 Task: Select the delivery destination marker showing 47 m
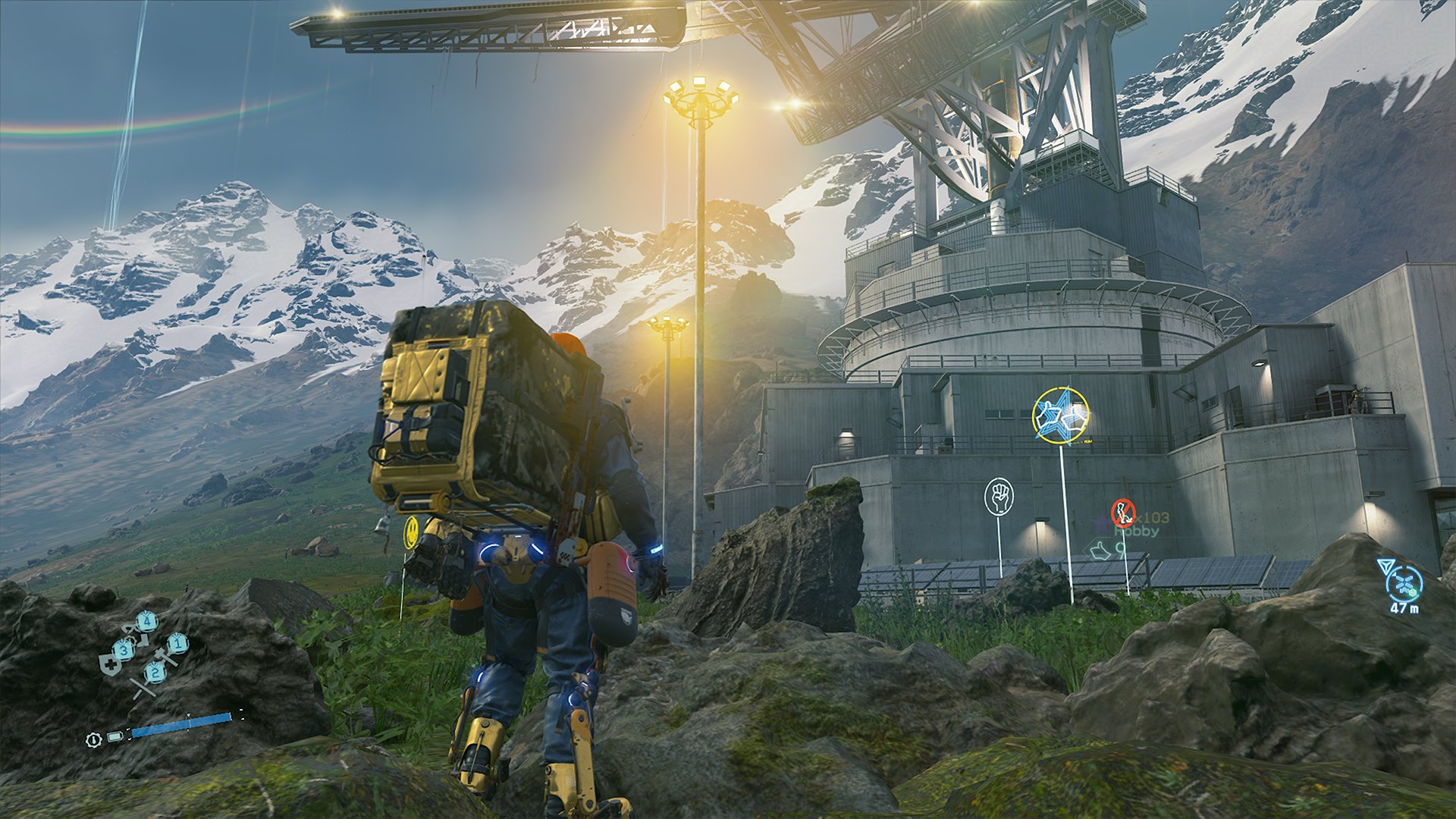[1404, 583]
